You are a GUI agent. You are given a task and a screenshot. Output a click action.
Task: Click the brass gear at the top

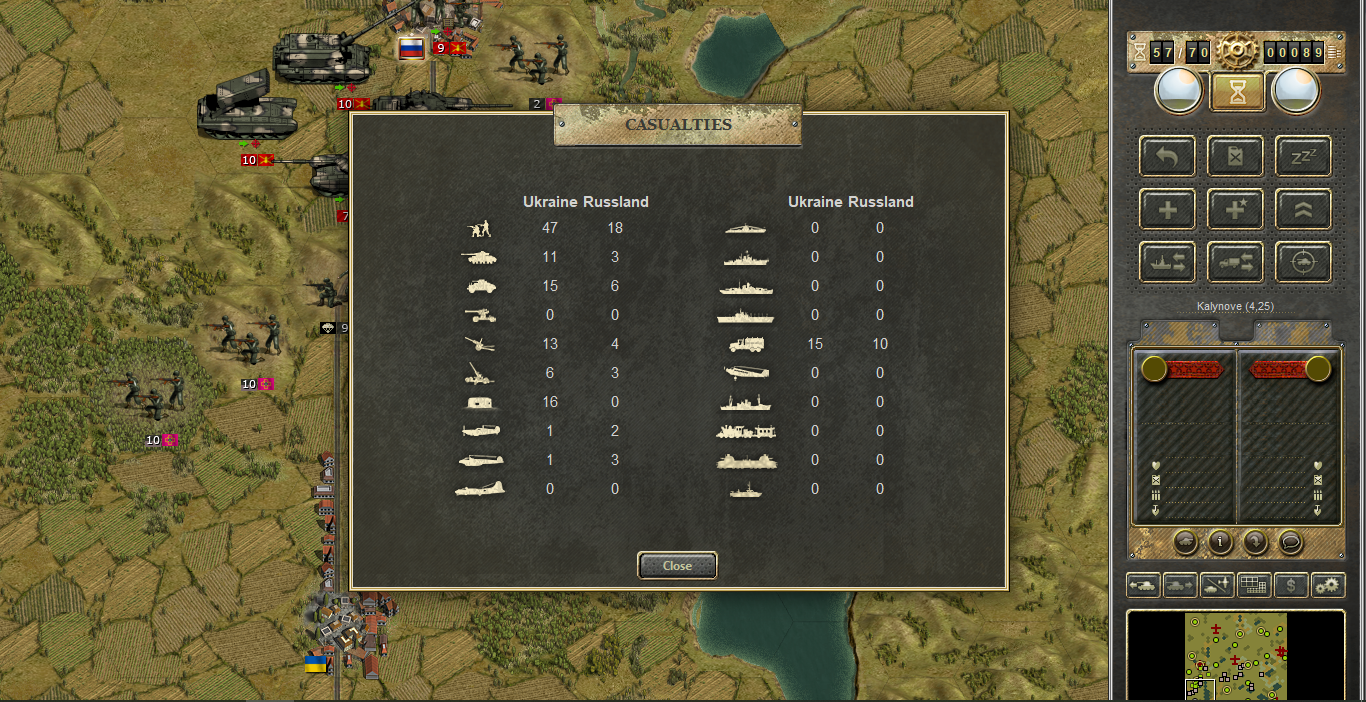click(x=1238, y=50)
